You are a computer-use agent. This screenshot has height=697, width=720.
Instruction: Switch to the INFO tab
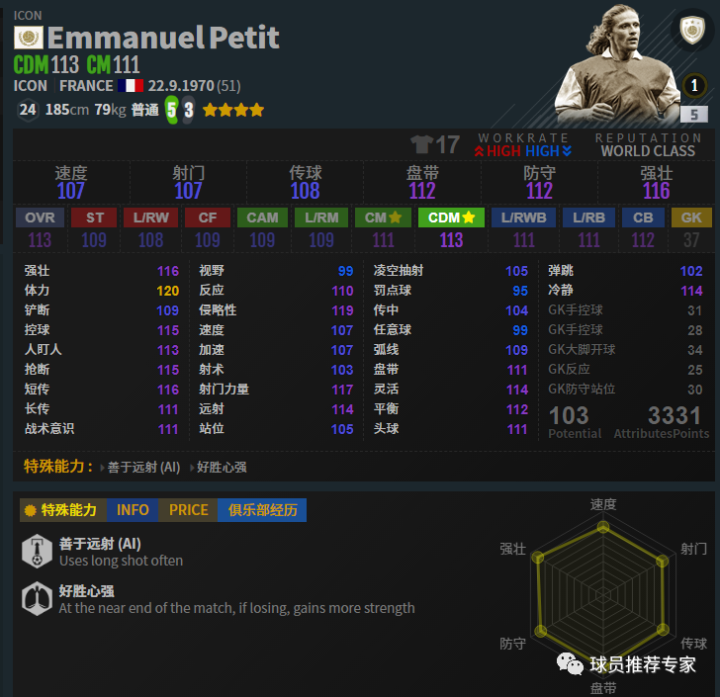(x=132, y=510)
